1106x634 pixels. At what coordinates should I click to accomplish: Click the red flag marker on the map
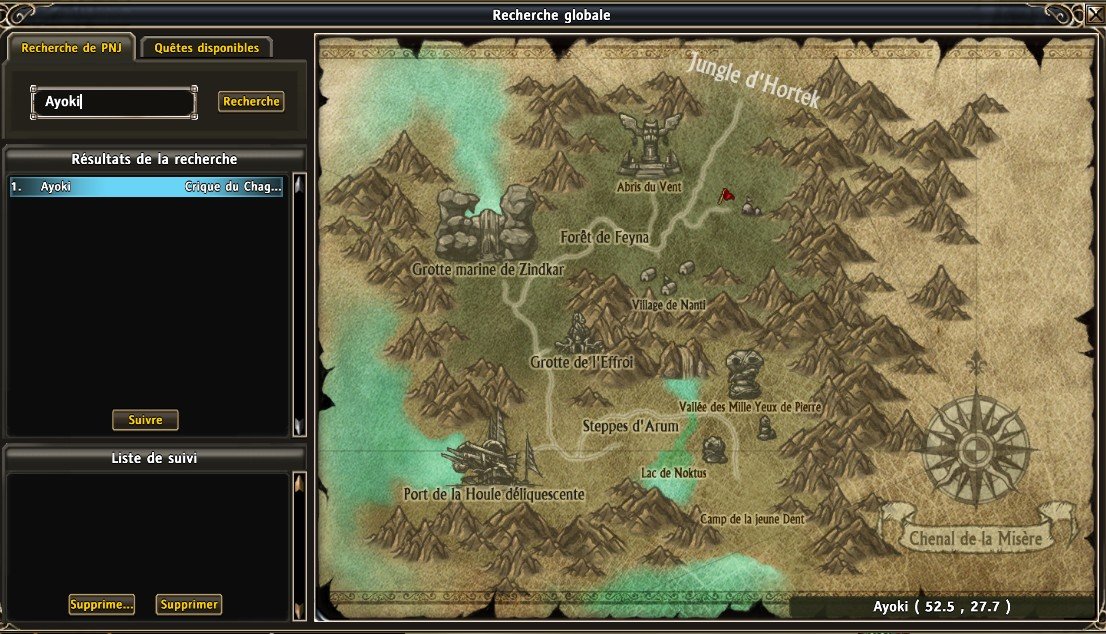click(727, 197)
